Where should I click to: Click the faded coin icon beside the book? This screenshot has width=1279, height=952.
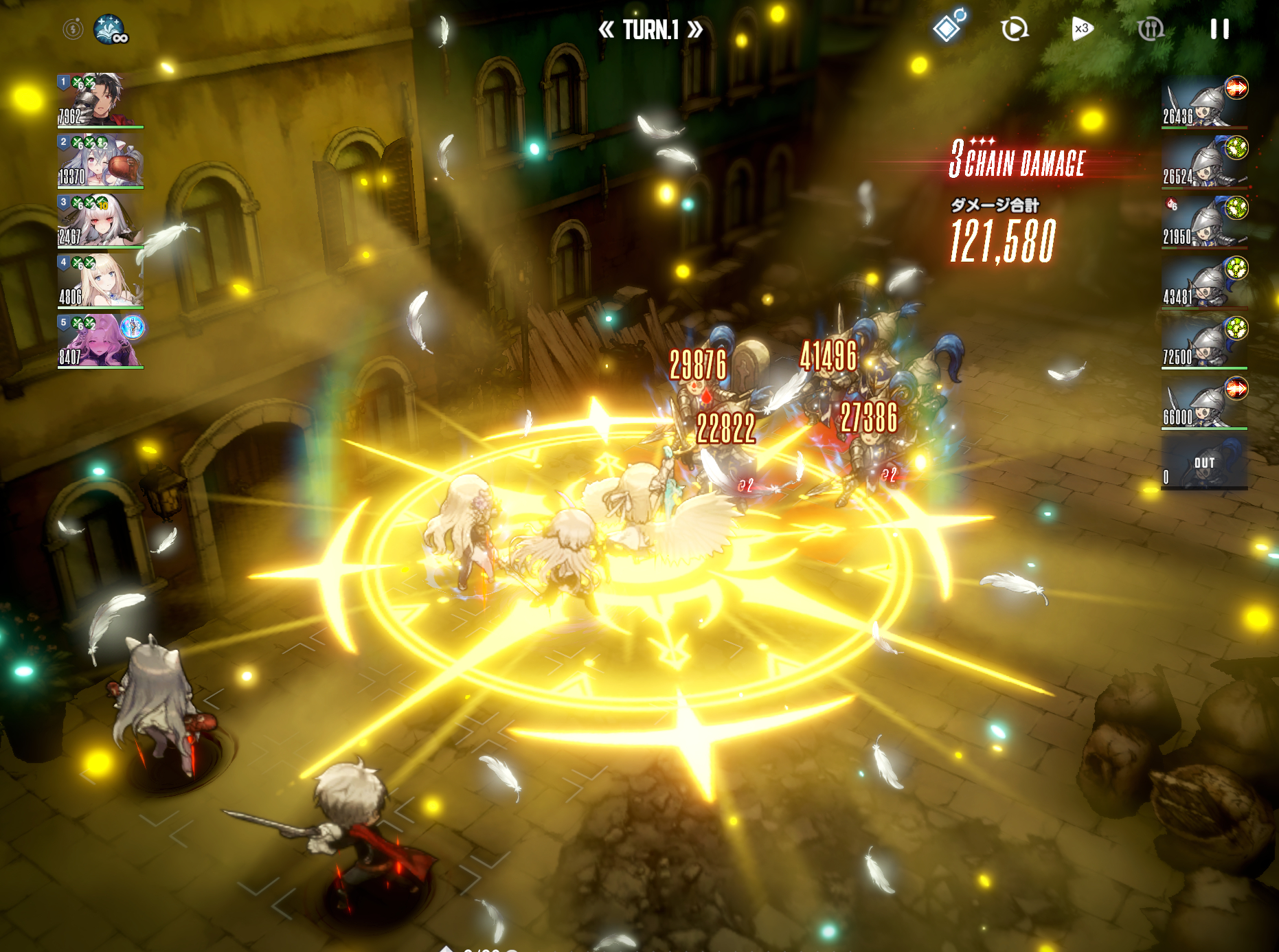[73, 29]
